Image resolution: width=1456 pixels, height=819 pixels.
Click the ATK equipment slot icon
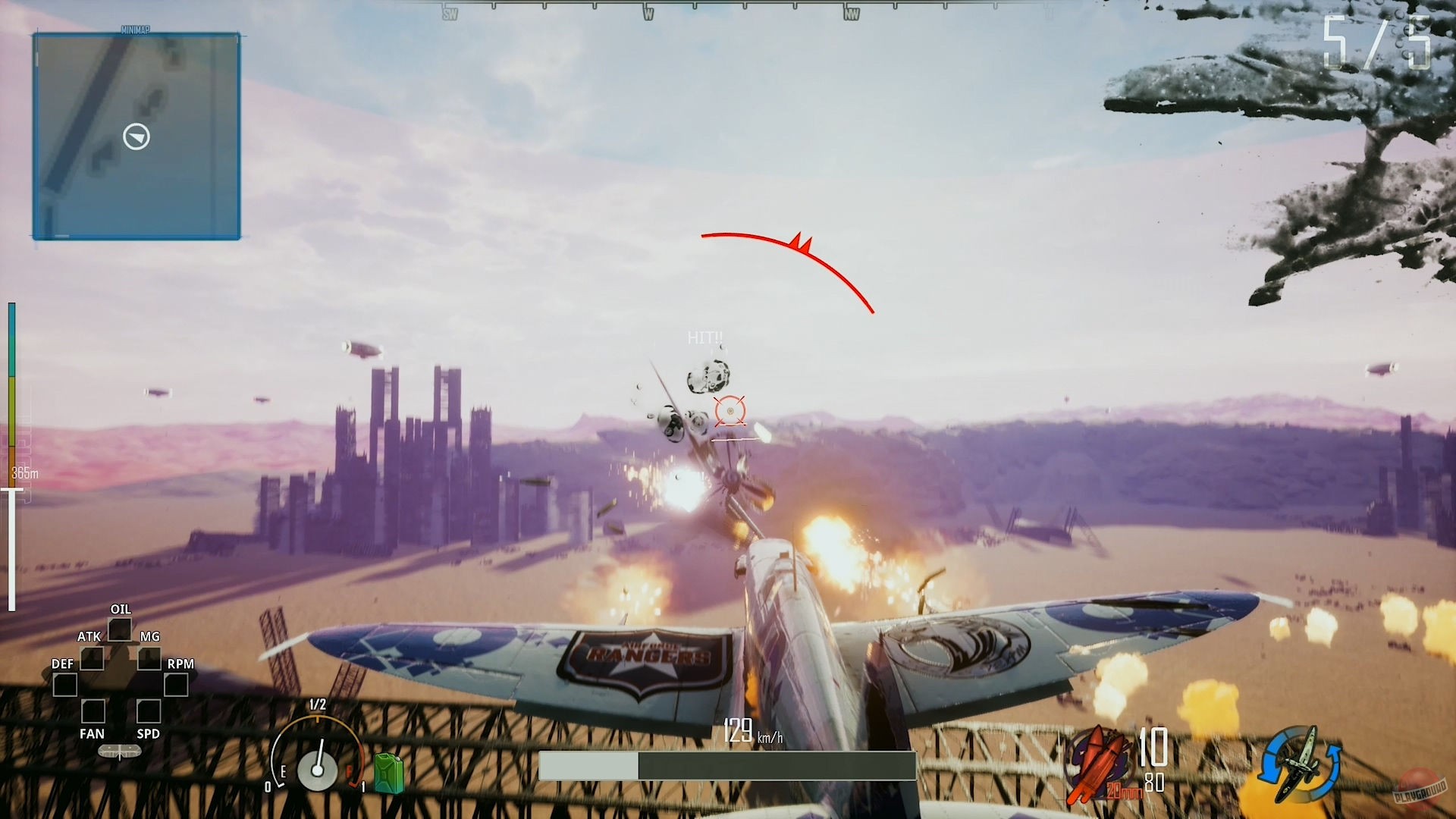coord(93,658)
